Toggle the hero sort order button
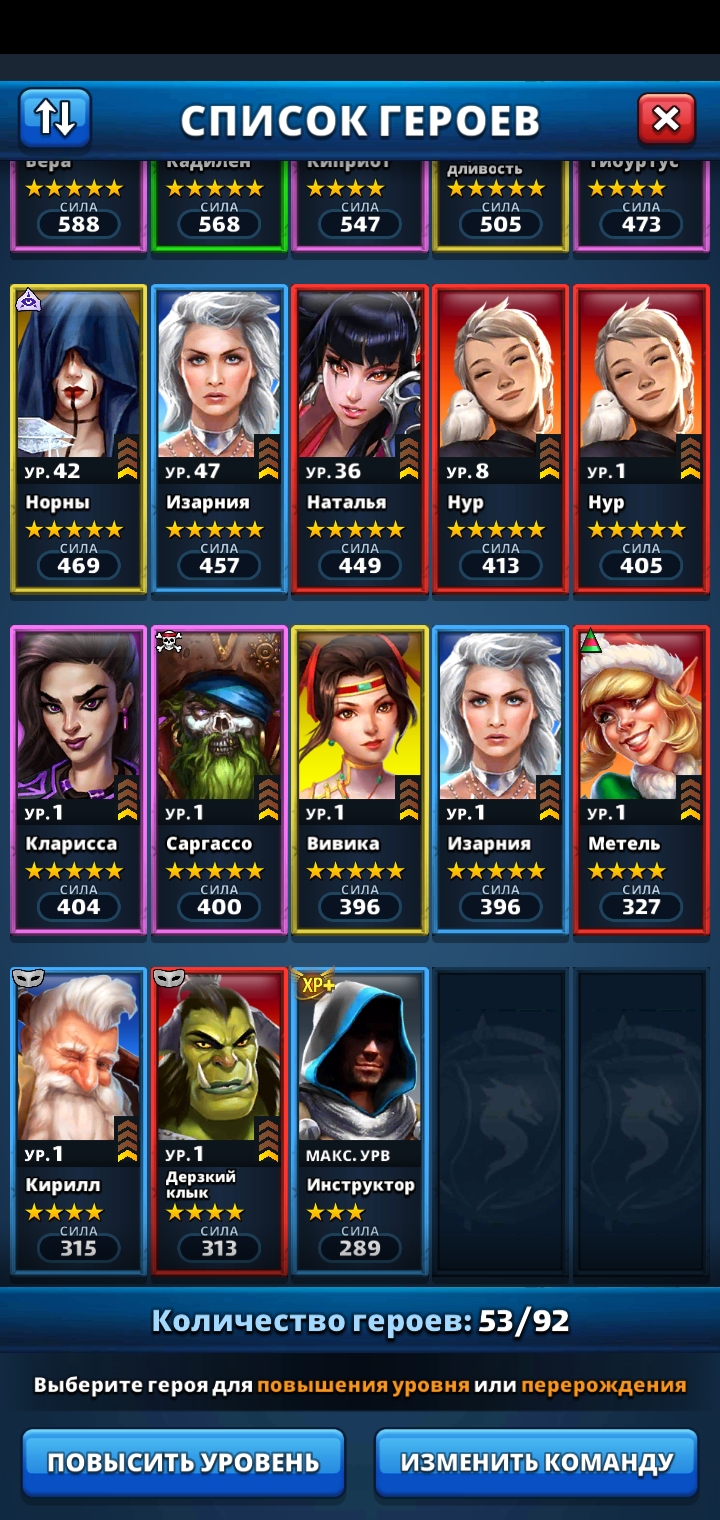The image size is (720, 1520). tap(55, 119)
